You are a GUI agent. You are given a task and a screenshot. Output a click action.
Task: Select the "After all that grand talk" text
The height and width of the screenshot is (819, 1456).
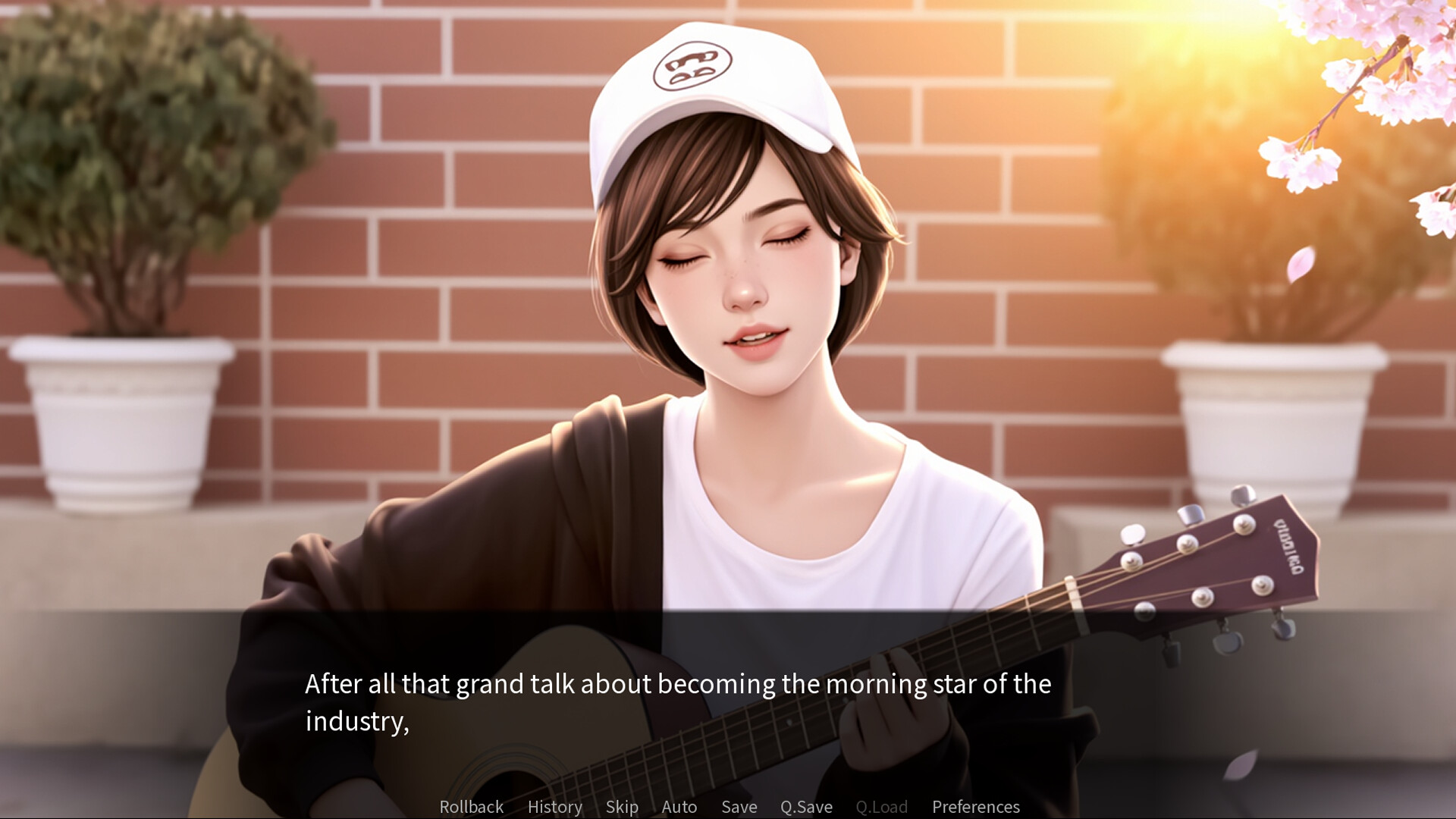click(x=677, y=683)
